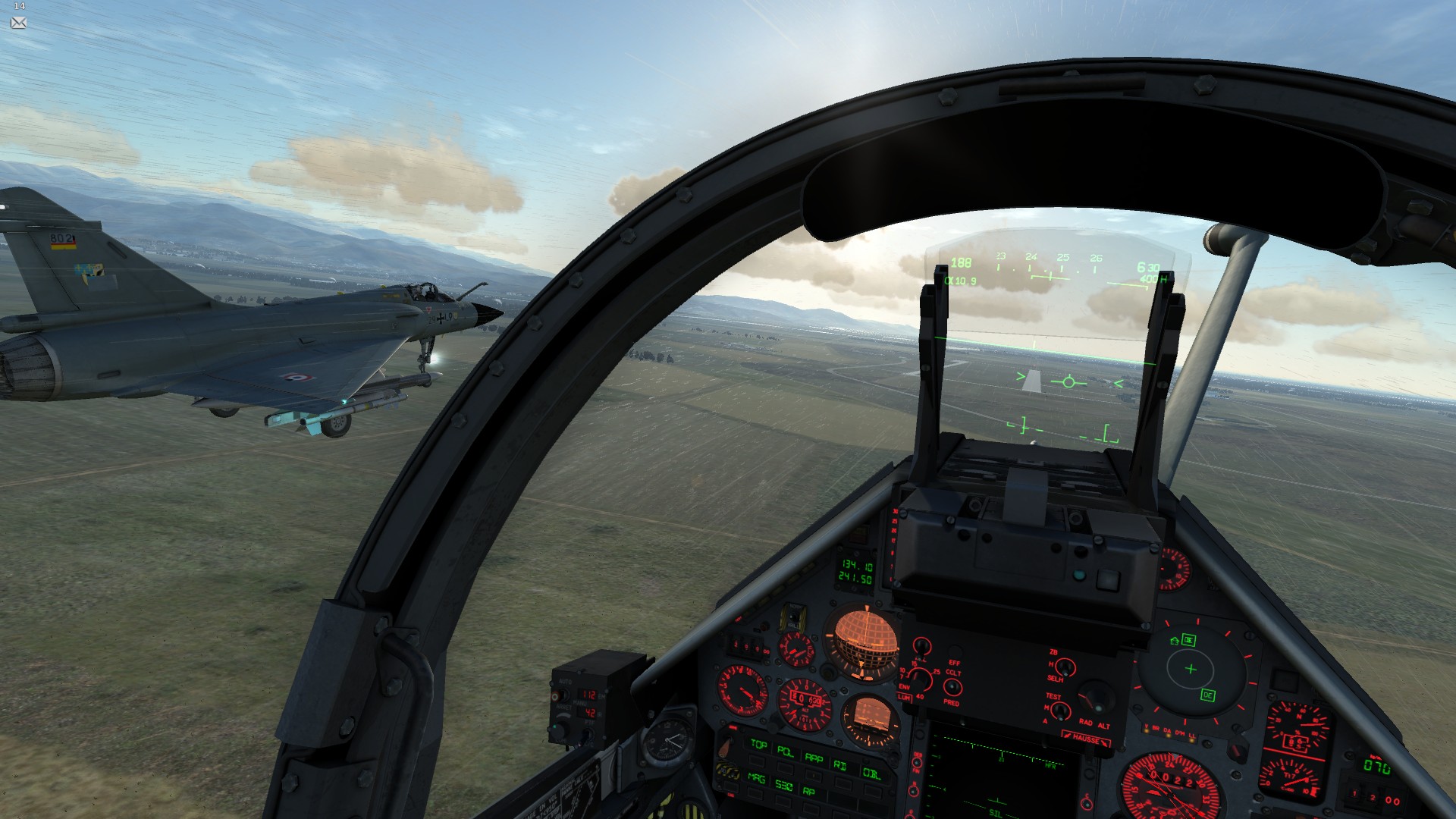Push the POL weapons panel button
Screen dimensions: 1456x819
(x=785, y=752)
